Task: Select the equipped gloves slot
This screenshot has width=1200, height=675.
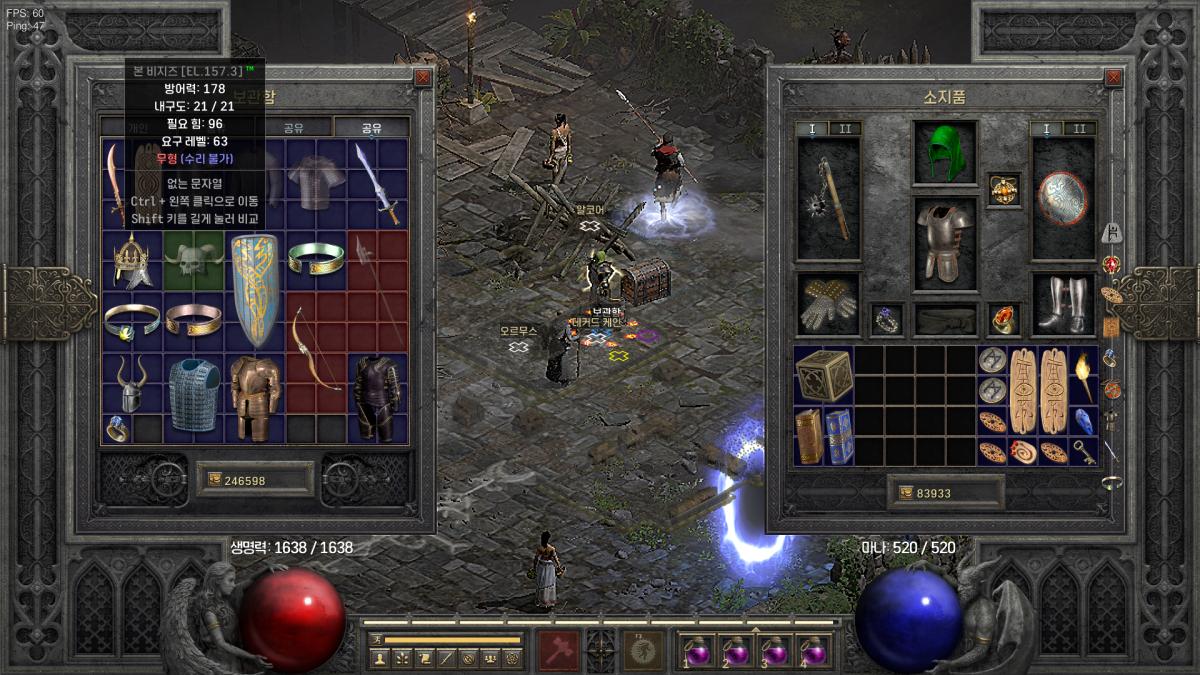Action: point(828,304)
